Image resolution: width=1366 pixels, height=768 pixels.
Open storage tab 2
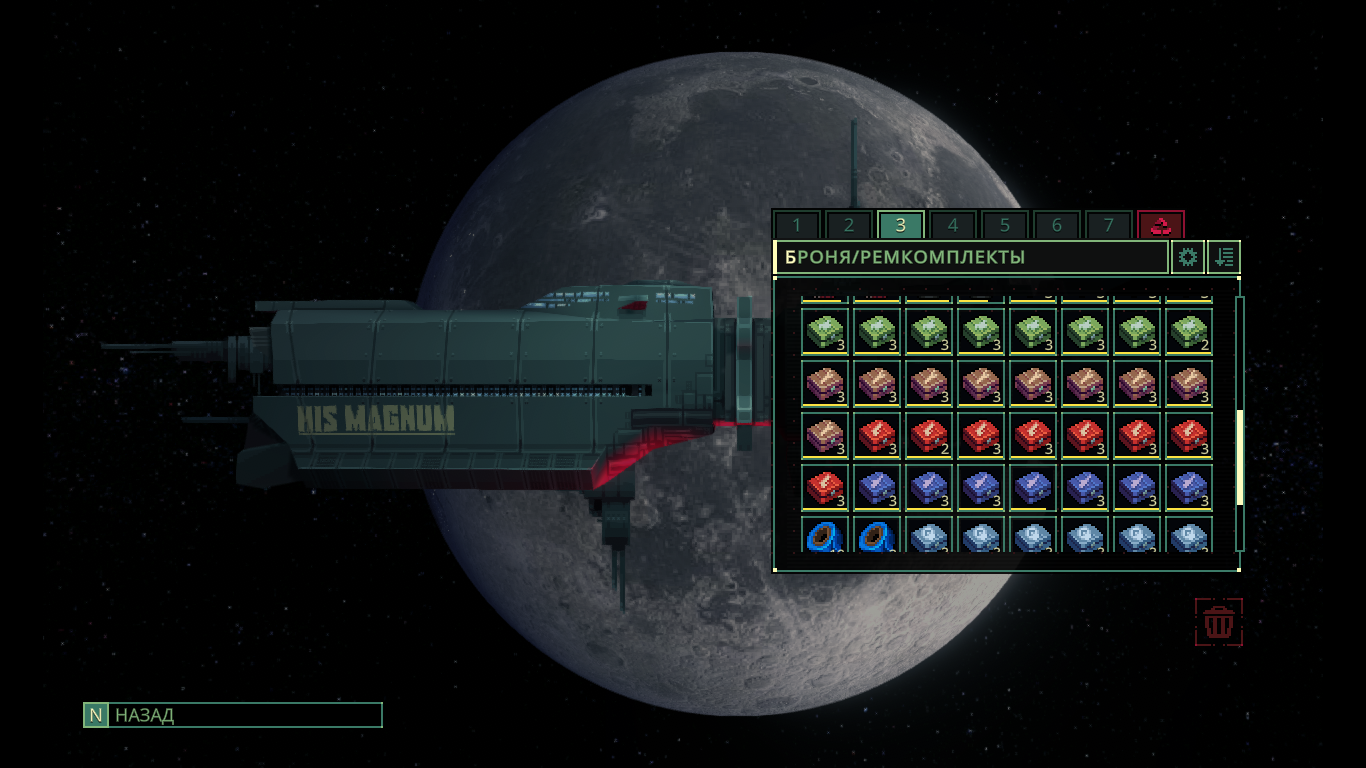click(x=849, y=225)
